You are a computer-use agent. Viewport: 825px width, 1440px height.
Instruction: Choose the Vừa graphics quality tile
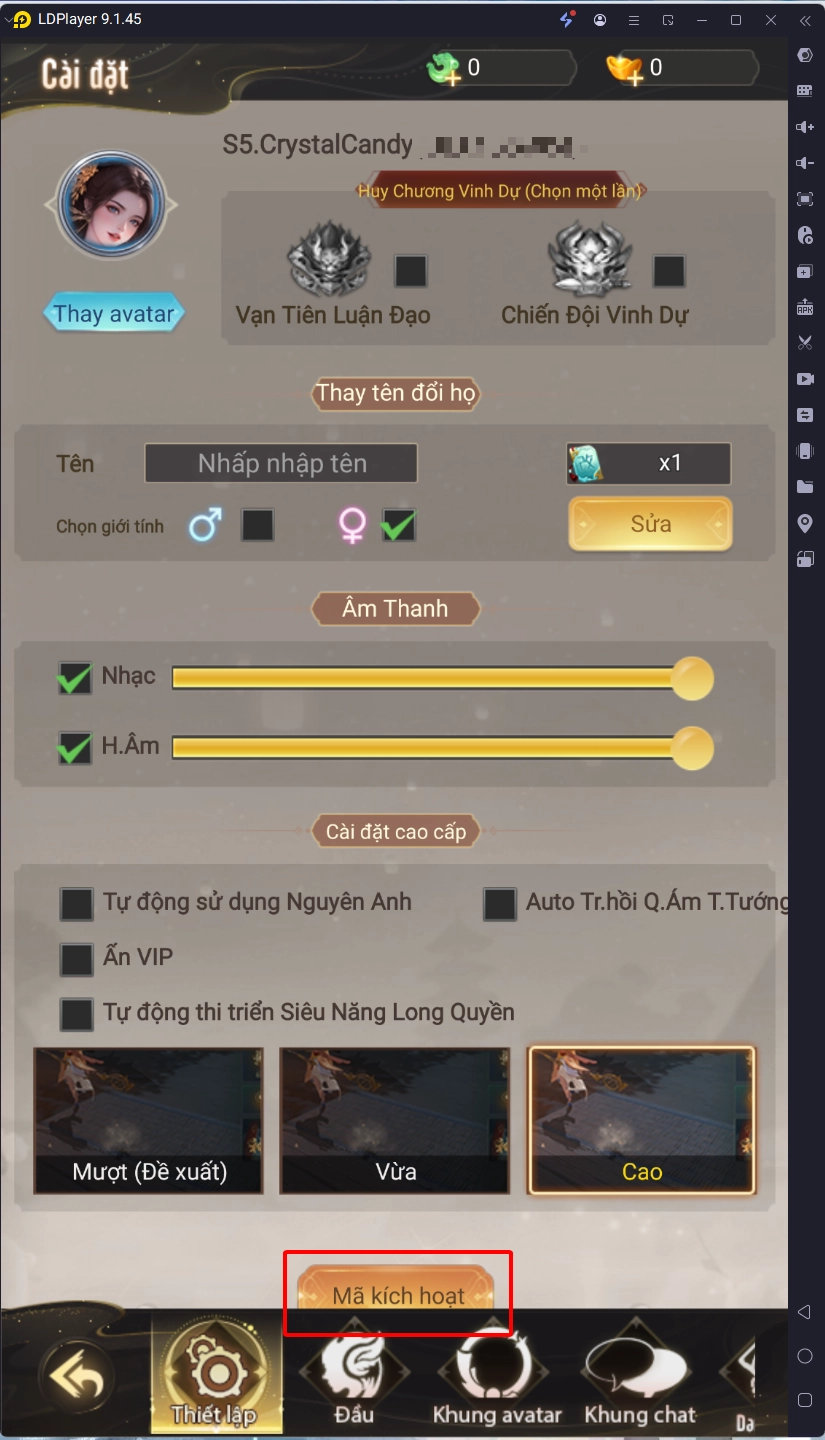pos(395,1120)
